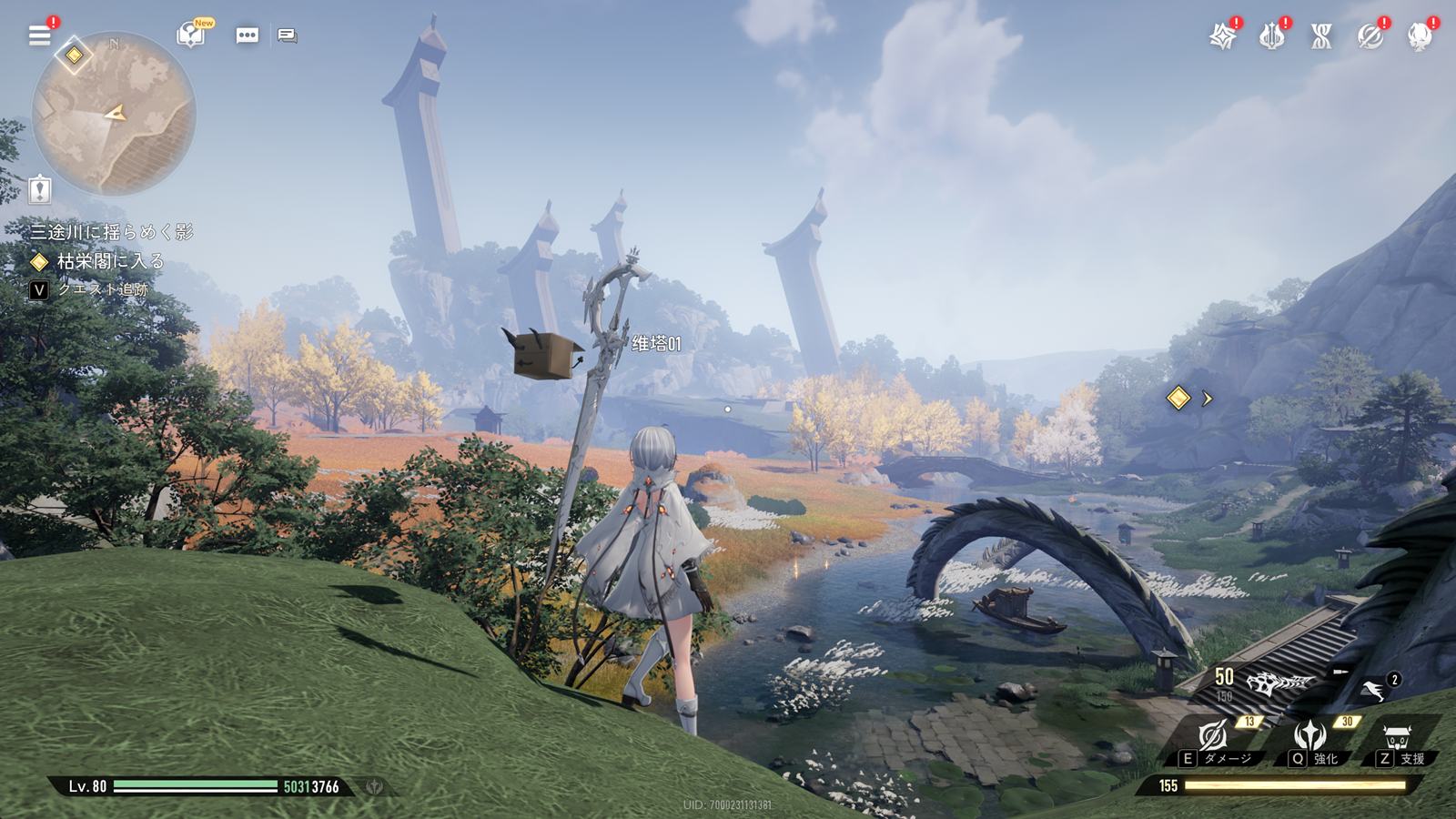The width and height of the screenshot is (1456, 819).
Task: Open the hourglass-shaped icon
Action: pyautogui.click(x=1320, y=36)
